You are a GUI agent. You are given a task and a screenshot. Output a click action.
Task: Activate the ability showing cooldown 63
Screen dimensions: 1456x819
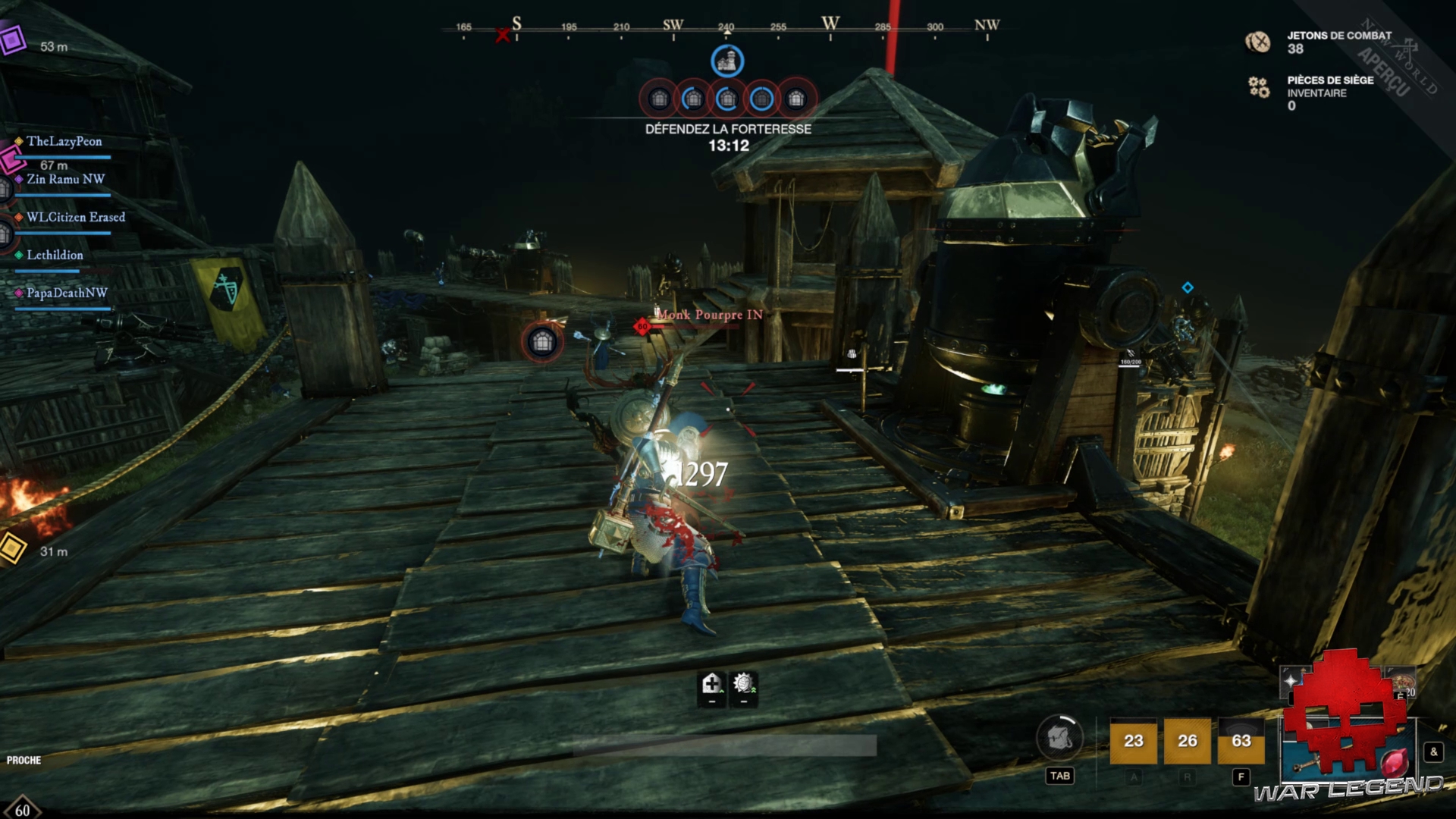(x=1241, y=741)
